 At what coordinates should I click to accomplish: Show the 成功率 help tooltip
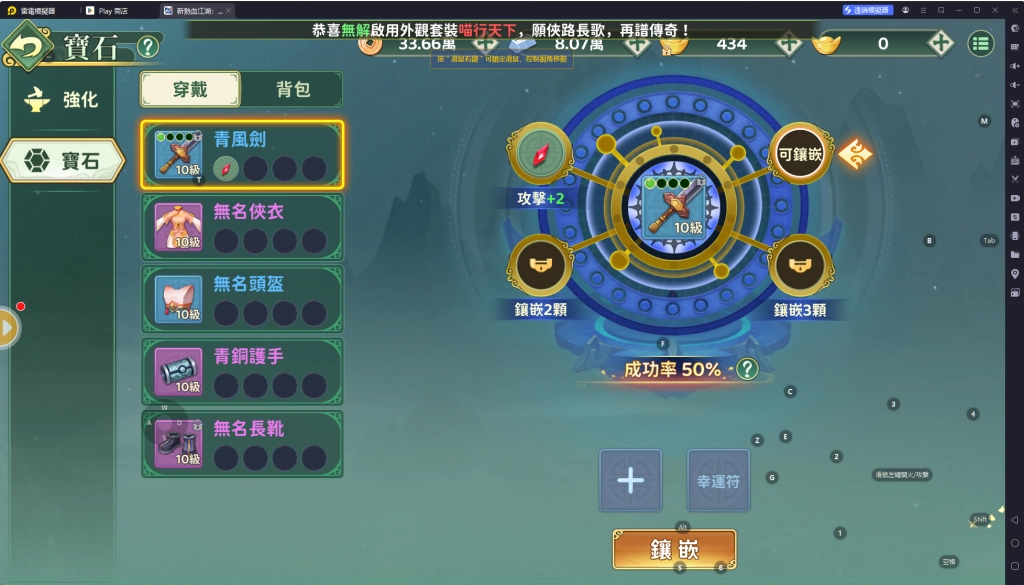pyautogui.click(x=747, y=370)
